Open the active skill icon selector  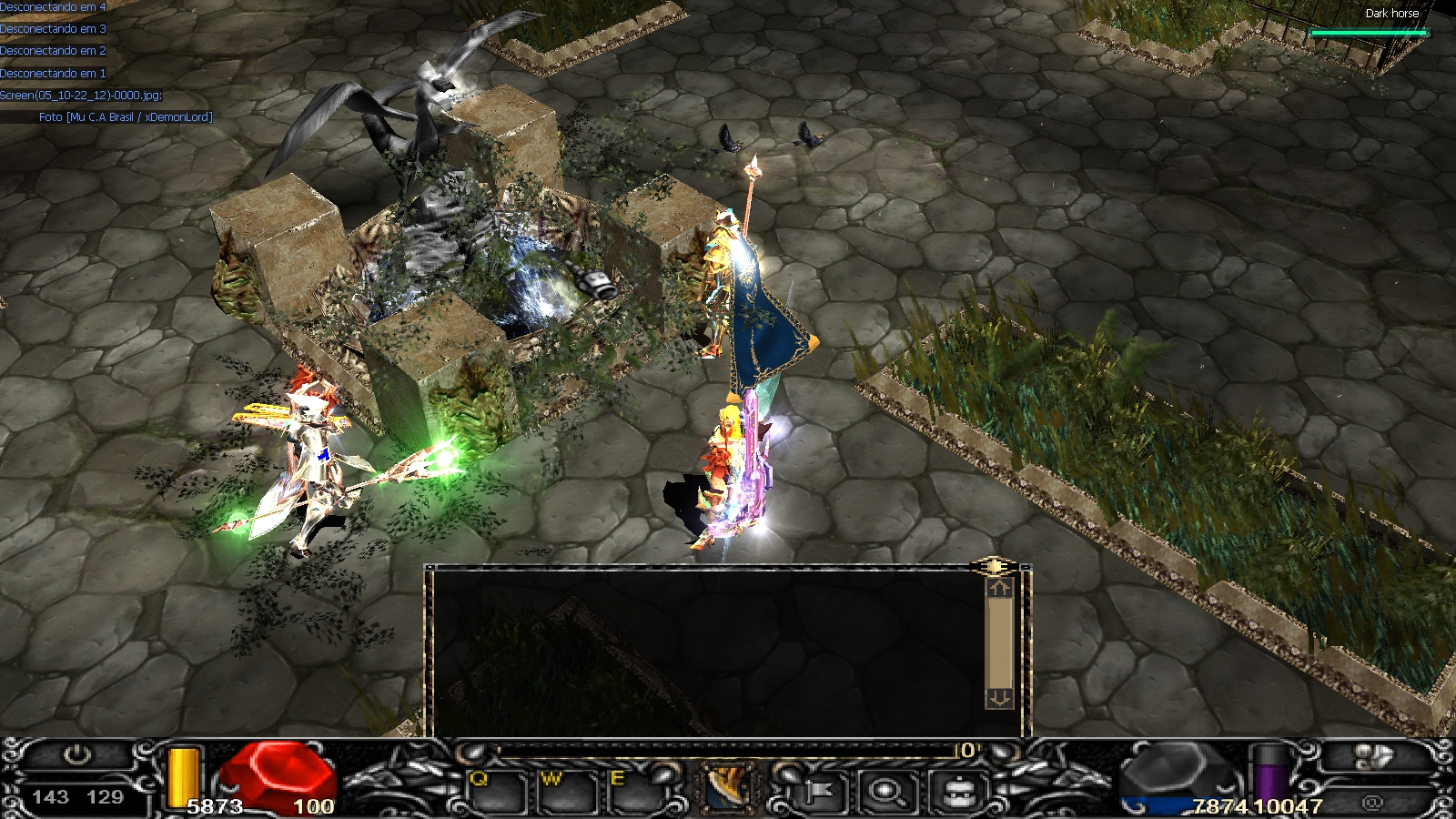click(728, 788)
